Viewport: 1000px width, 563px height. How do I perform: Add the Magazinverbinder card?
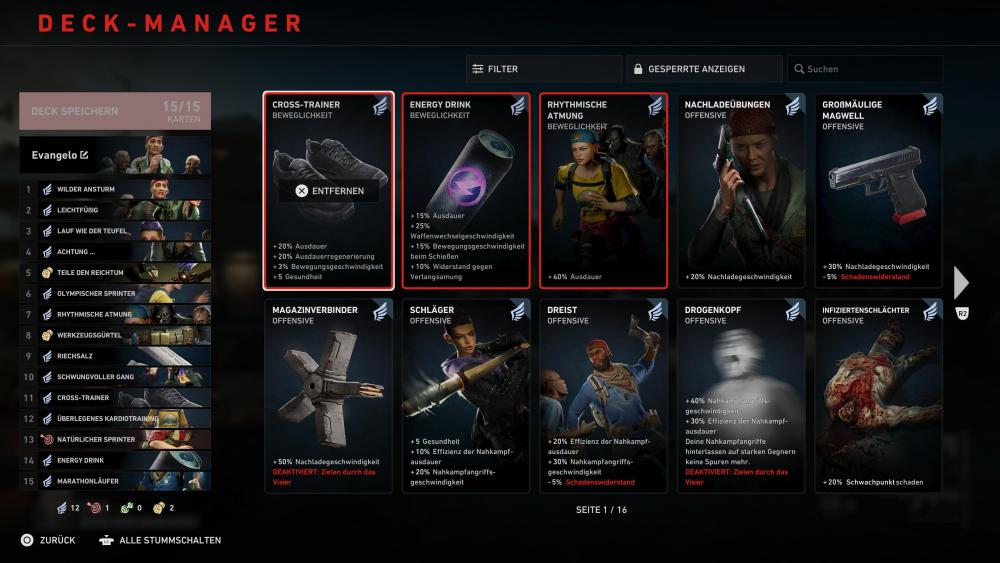329,395
